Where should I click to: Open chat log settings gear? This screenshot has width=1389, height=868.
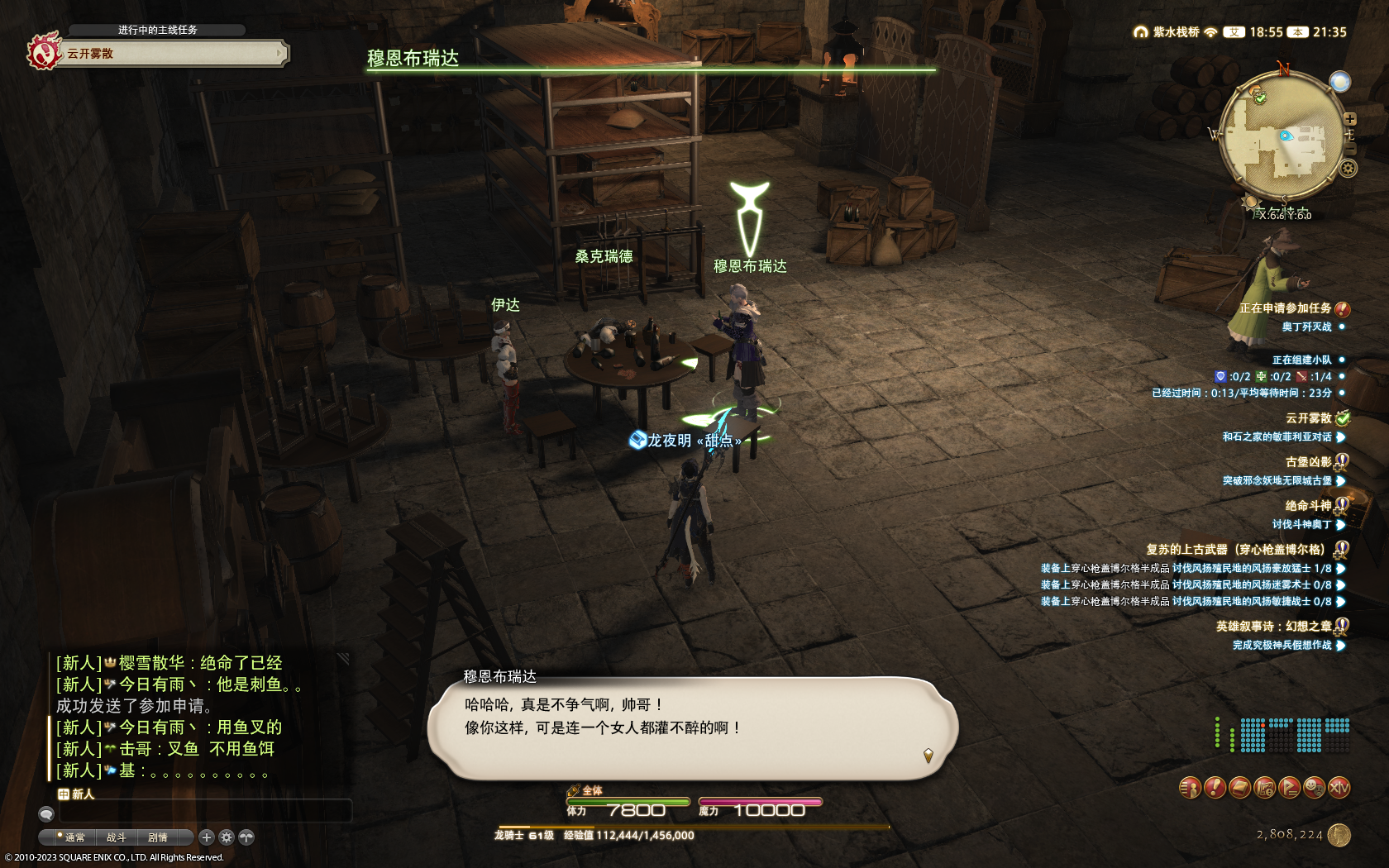pyautogui.click(x=227, y=837)
